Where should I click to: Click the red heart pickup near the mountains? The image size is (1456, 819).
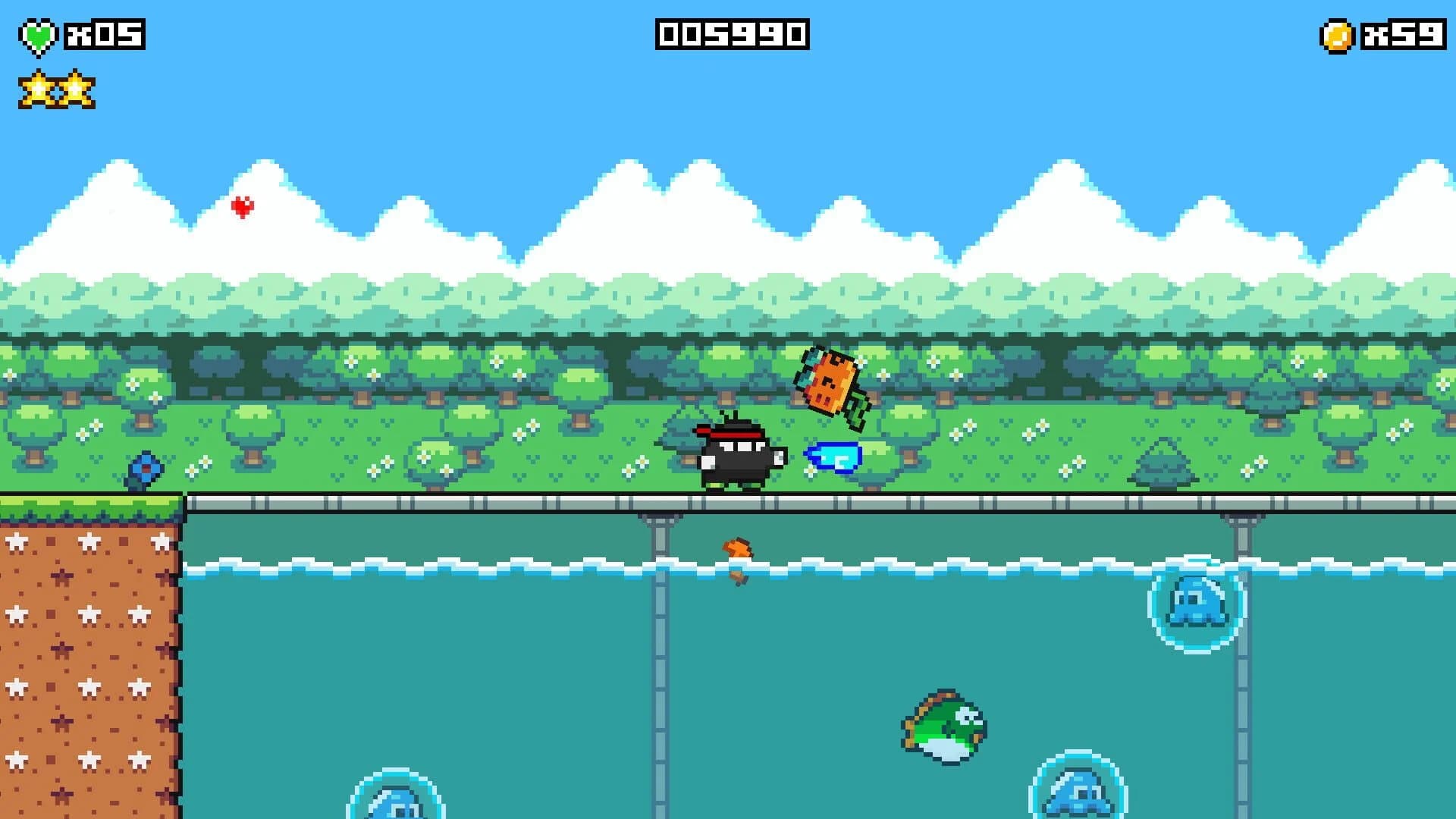coord(242,208)
